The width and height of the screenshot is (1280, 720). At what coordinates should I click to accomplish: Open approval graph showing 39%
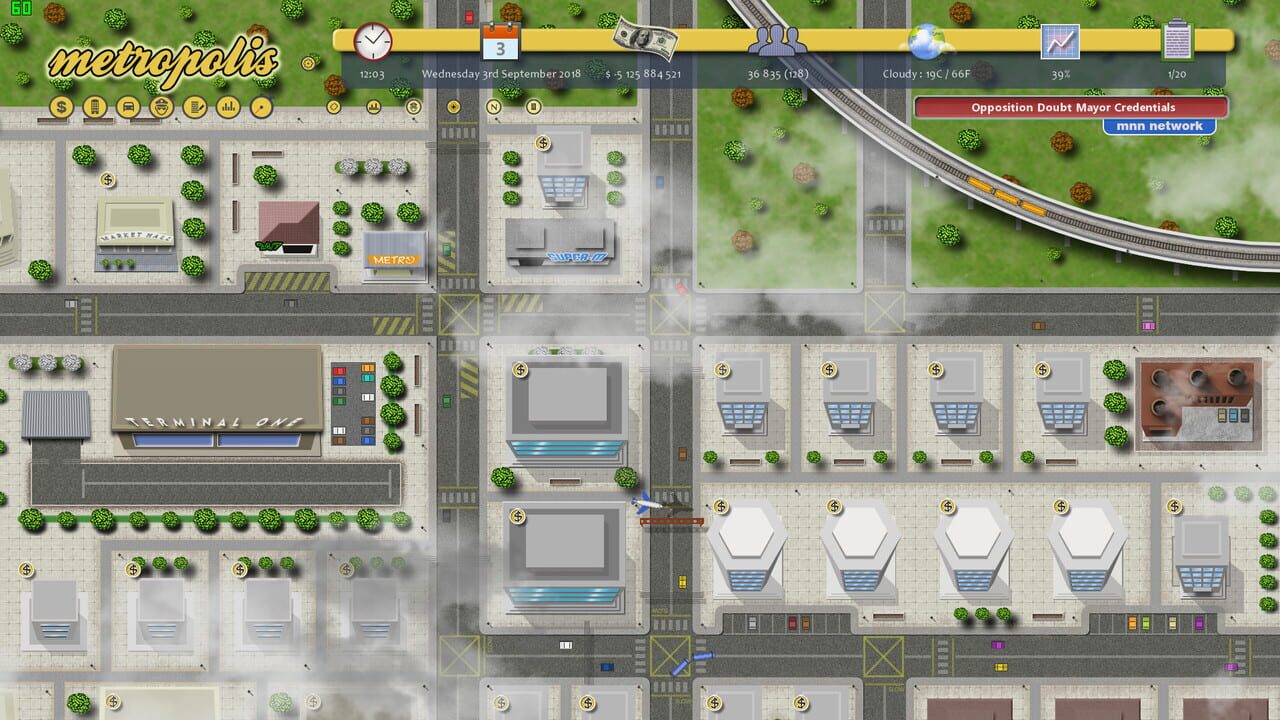pos(1061,42)
